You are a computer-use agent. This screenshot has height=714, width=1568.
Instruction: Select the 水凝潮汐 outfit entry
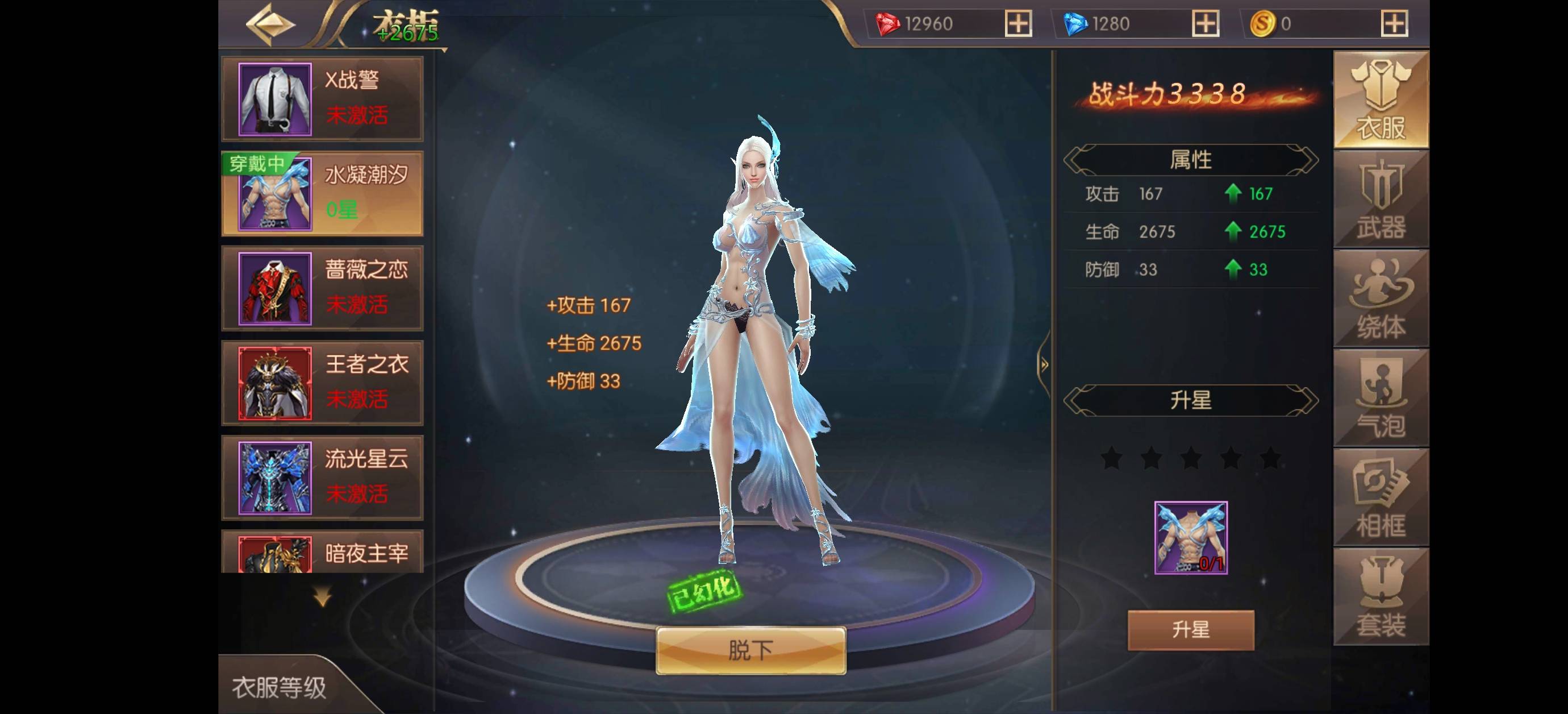tap(322, 194)
